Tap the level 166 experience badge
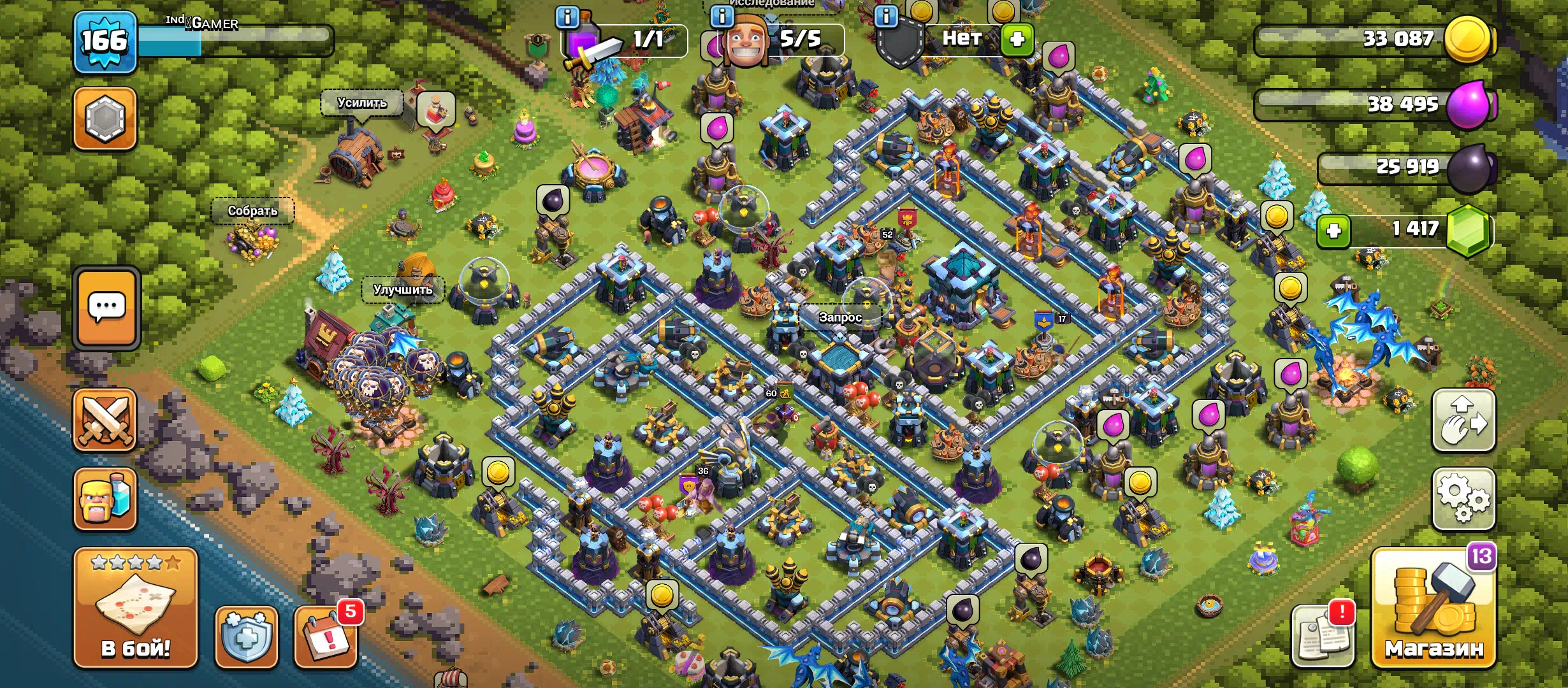This screenshot has height=688, width=1568. 105,41
